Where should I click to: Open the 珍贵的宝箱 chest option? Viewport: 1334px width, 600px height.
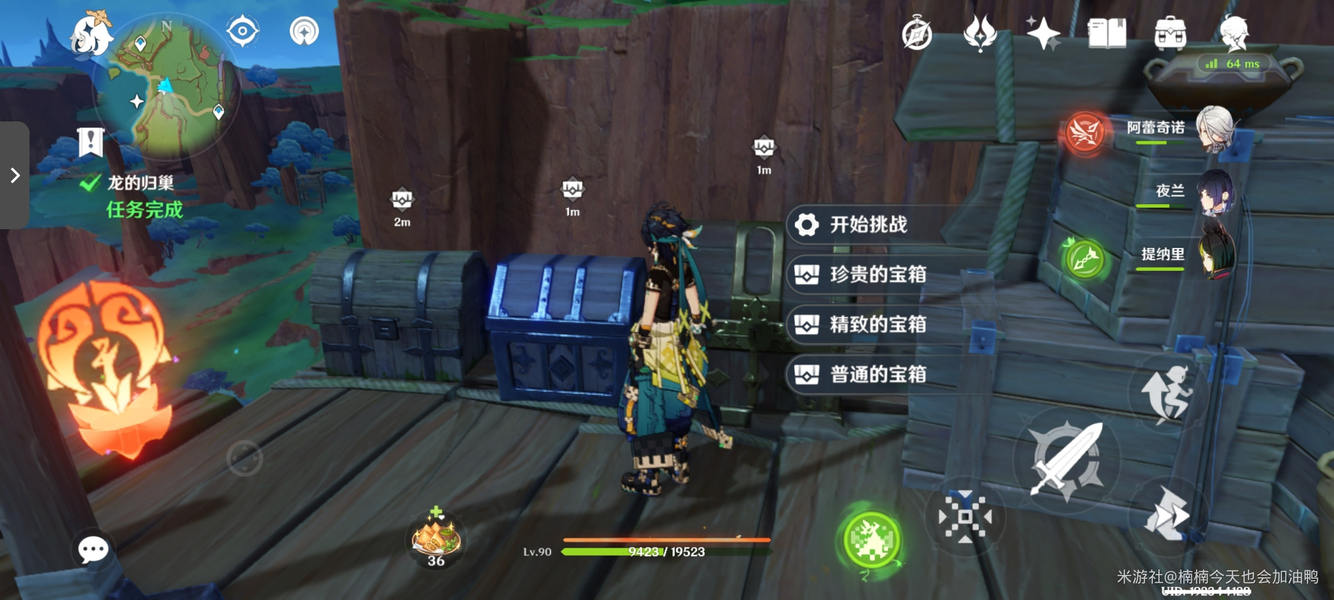pyautogui.click(x=877, y=274)
